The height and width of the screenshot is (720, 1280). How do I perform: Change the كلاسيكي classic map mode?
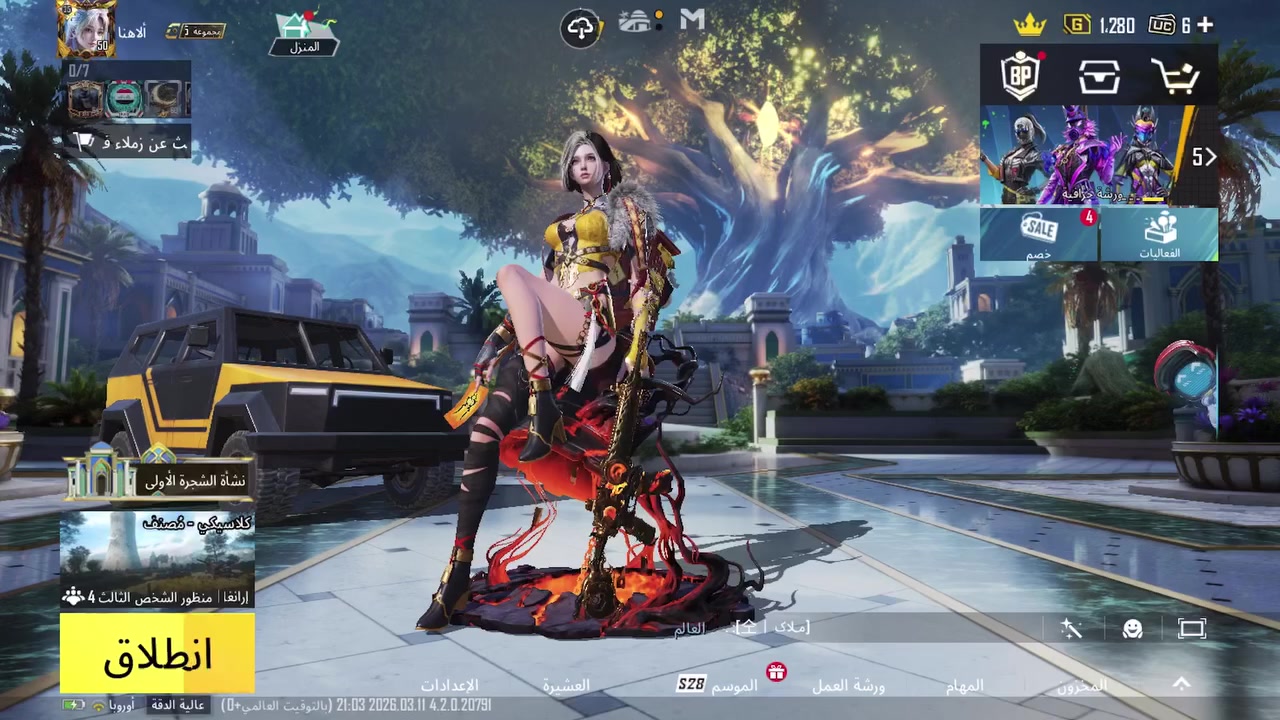[x=157, y=560]
